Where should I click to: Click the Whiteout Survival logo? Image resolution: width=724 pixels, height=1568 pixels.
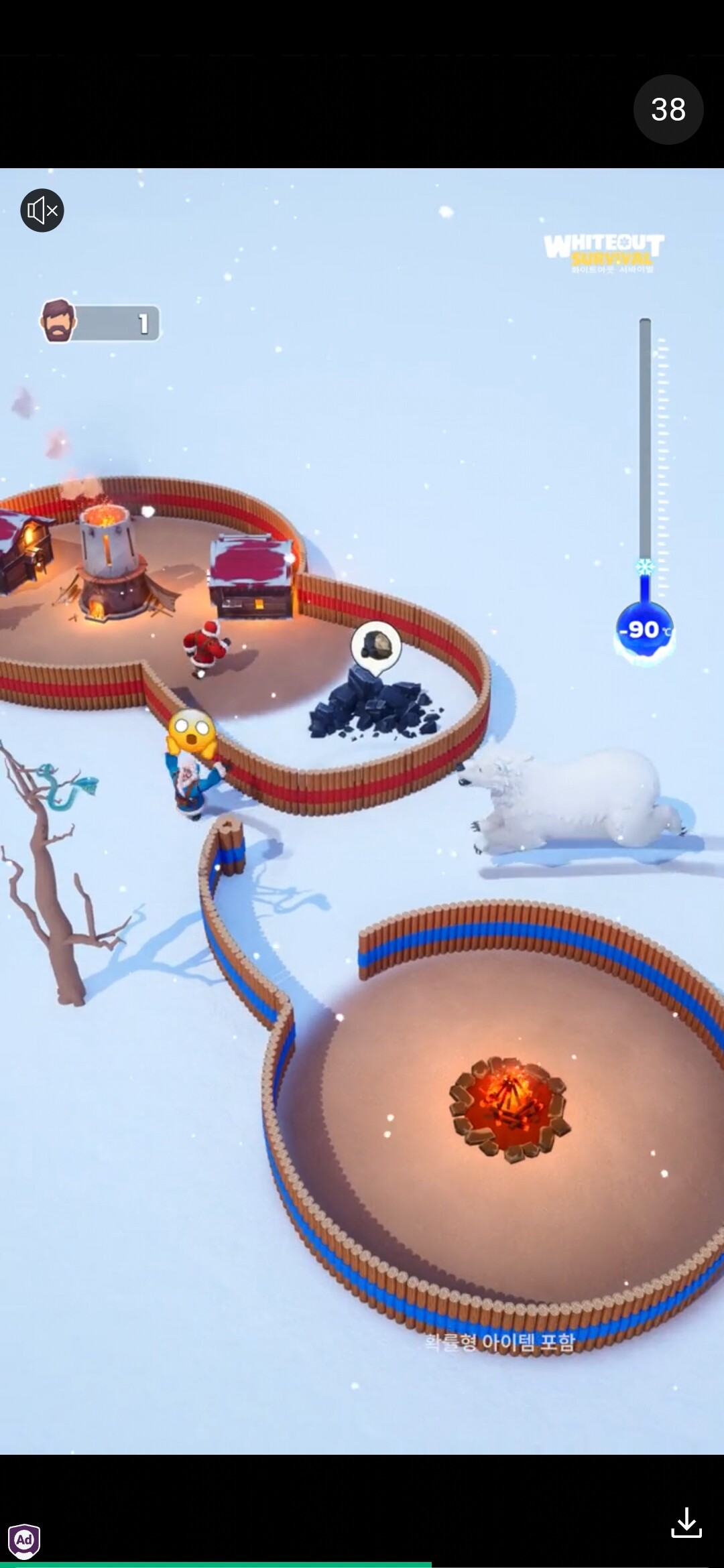[603, 253]
